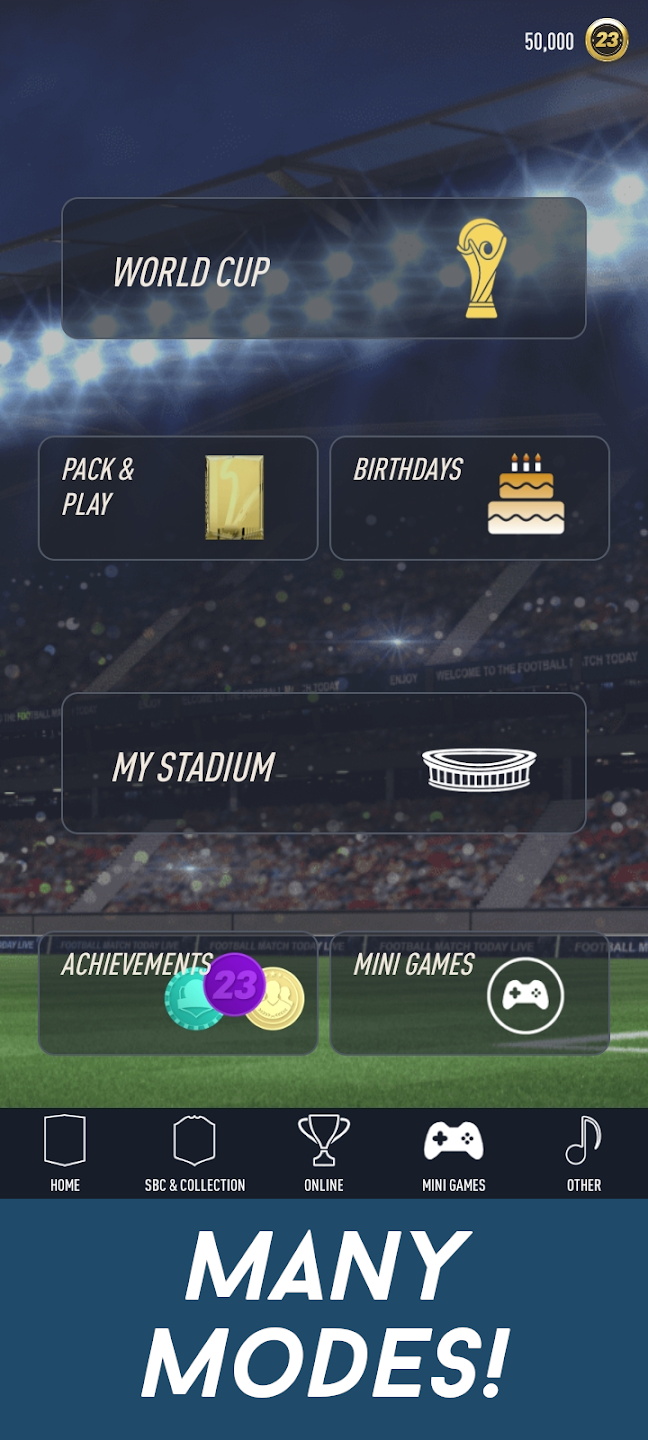Image resolution: width=648 pixels, height=1440 pixels.
Task: Select the Mini Games bottom tab
Action: click(x=454, y=1154)
